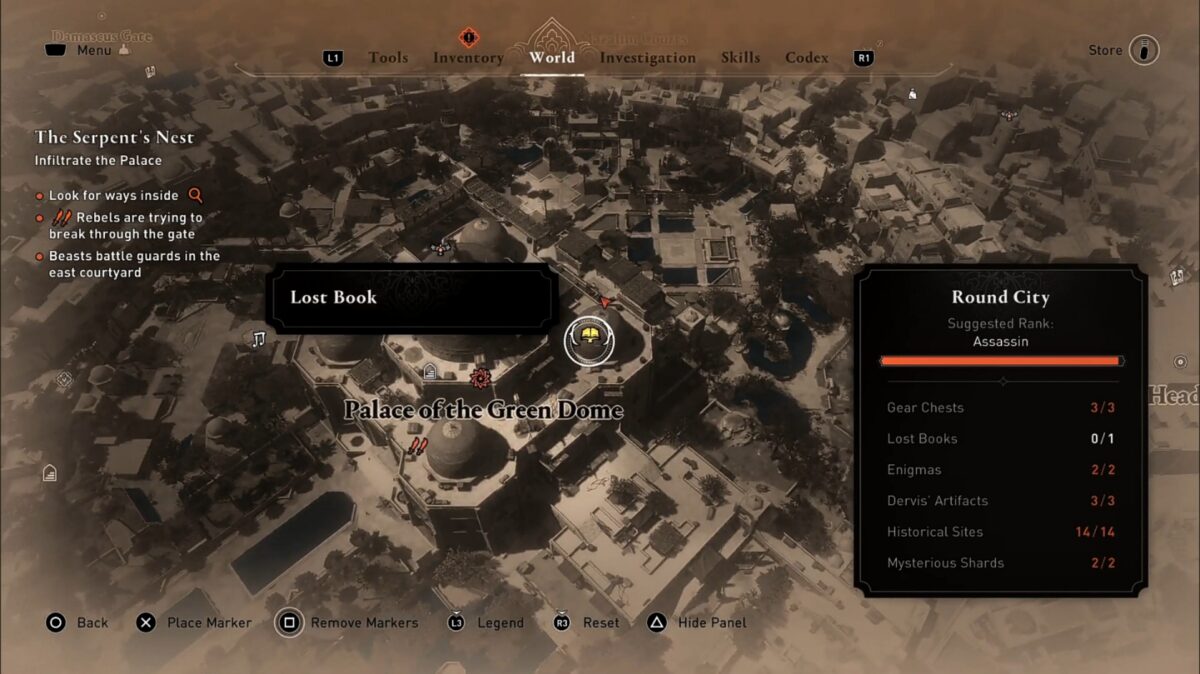Click the music note map marker

coord(258,340)
